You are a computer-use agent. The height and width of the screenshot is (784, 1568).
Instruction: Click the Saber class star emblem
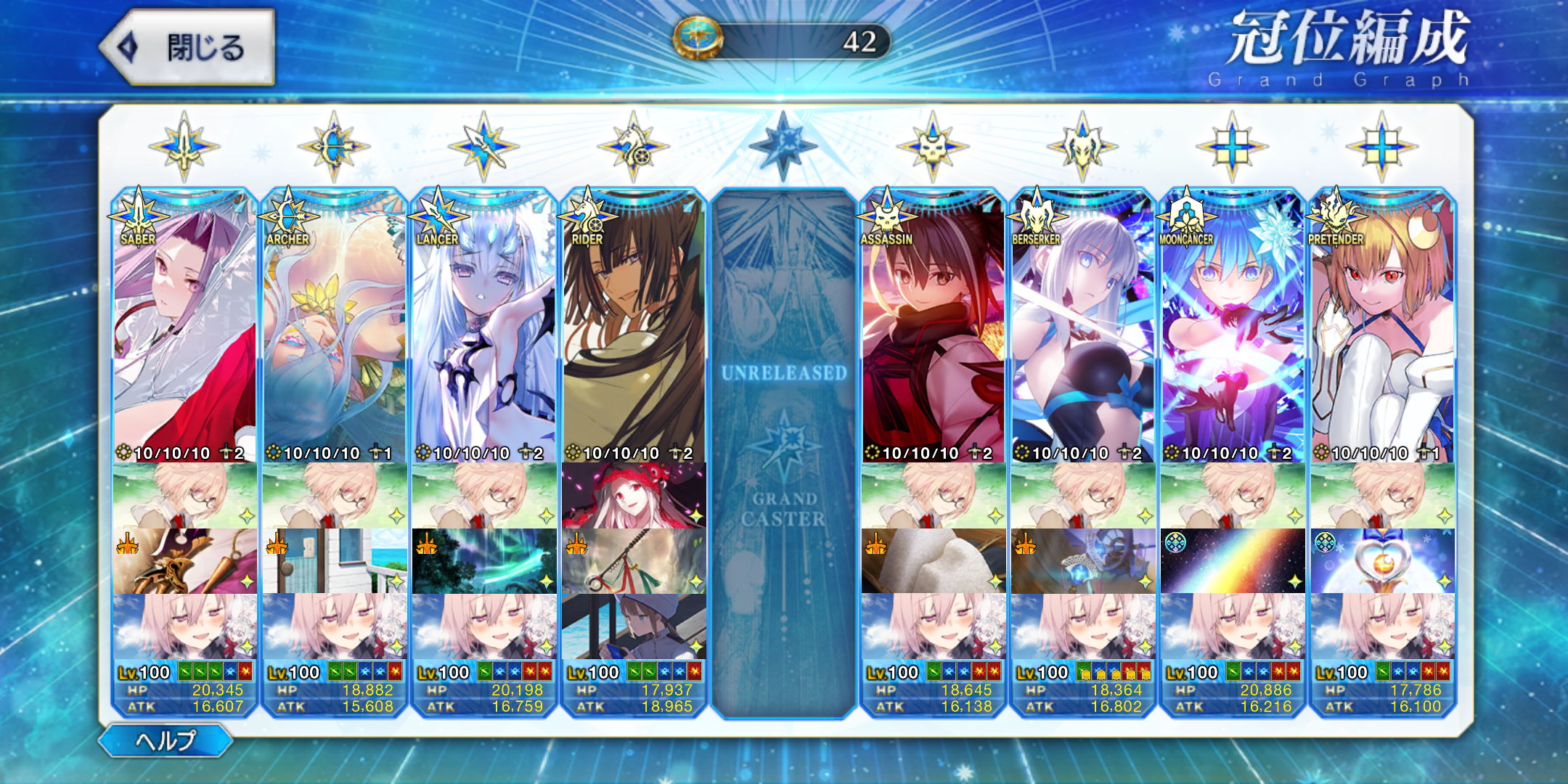[x=184, y=147]
